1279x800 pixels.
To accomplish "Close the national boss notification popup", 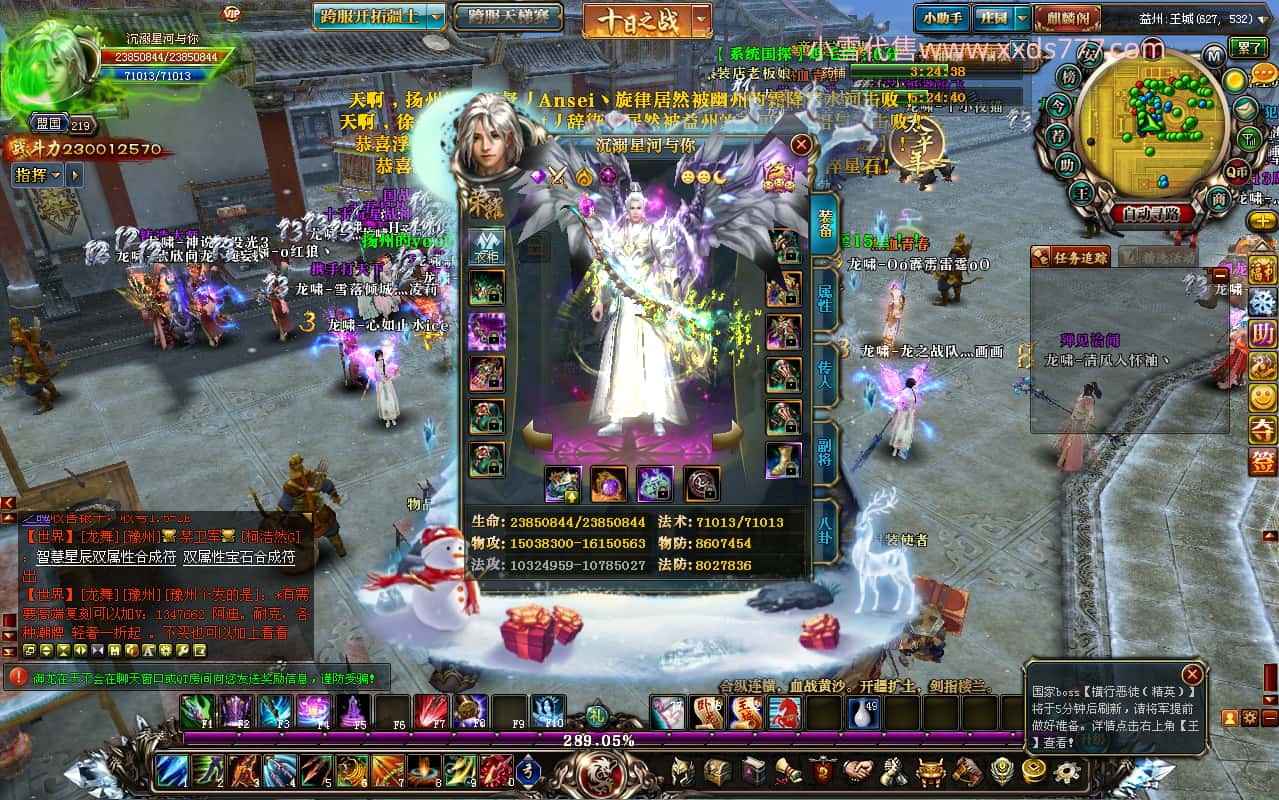I will tap(1191, 674).
